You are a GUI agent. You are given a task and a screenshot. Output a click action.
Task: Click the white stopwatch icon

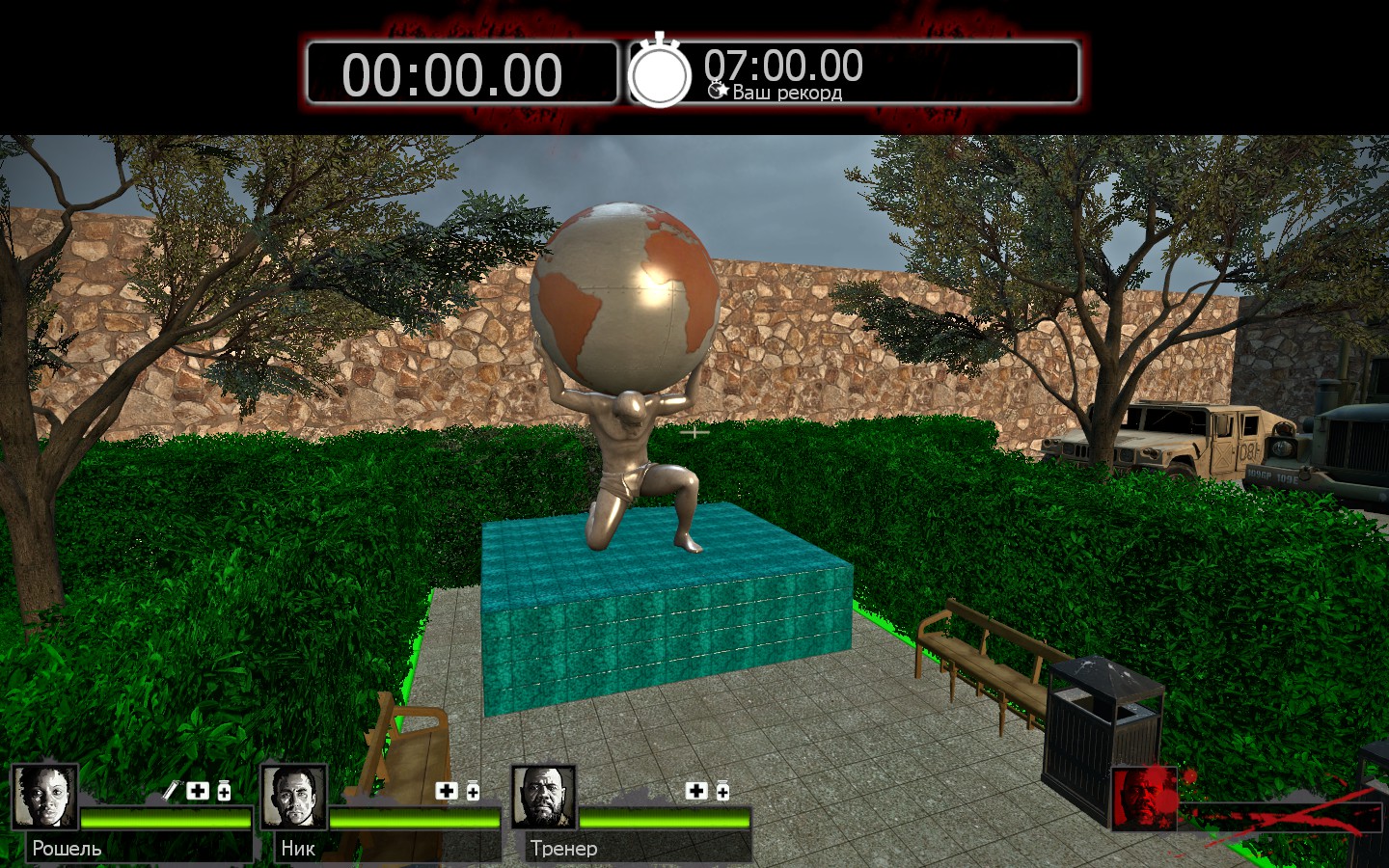click(660, 72)
